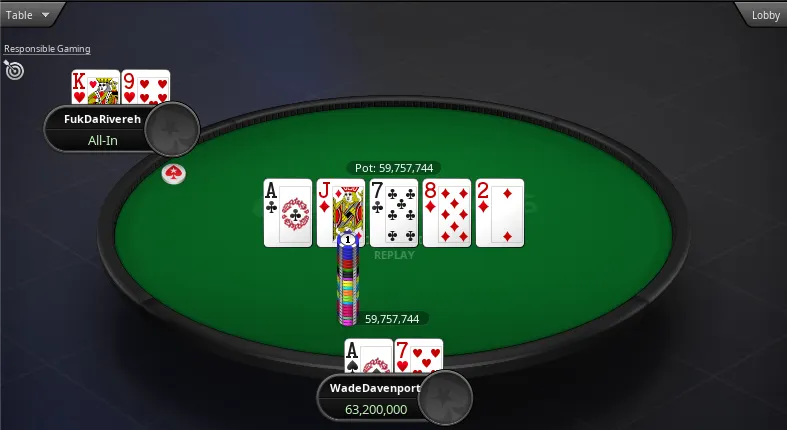Open the Table dropdown menu
The image size is (787, 430).
pyautogui.click(x=28, y=15)
